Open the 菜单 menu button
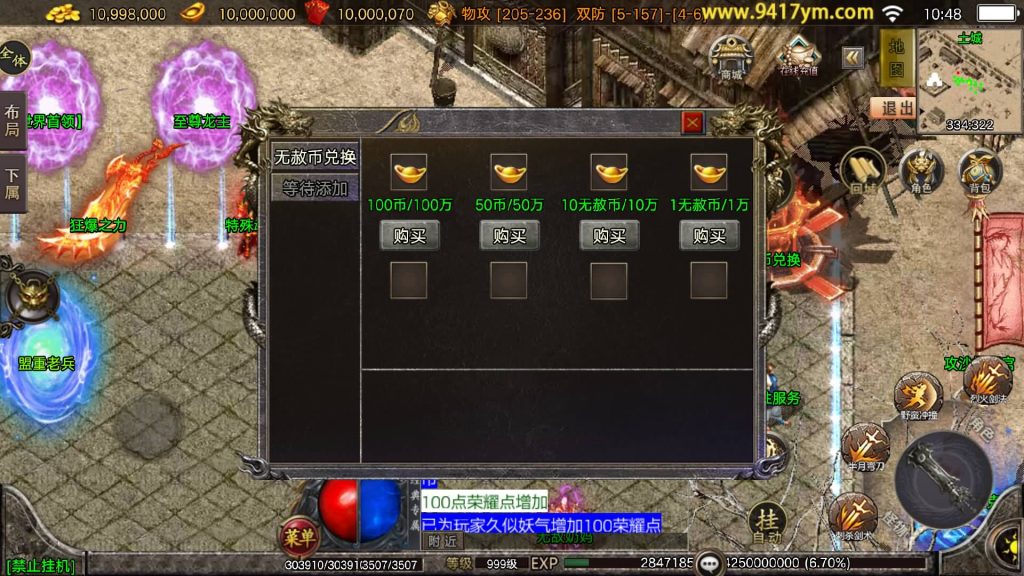 [x=299, y=534]
